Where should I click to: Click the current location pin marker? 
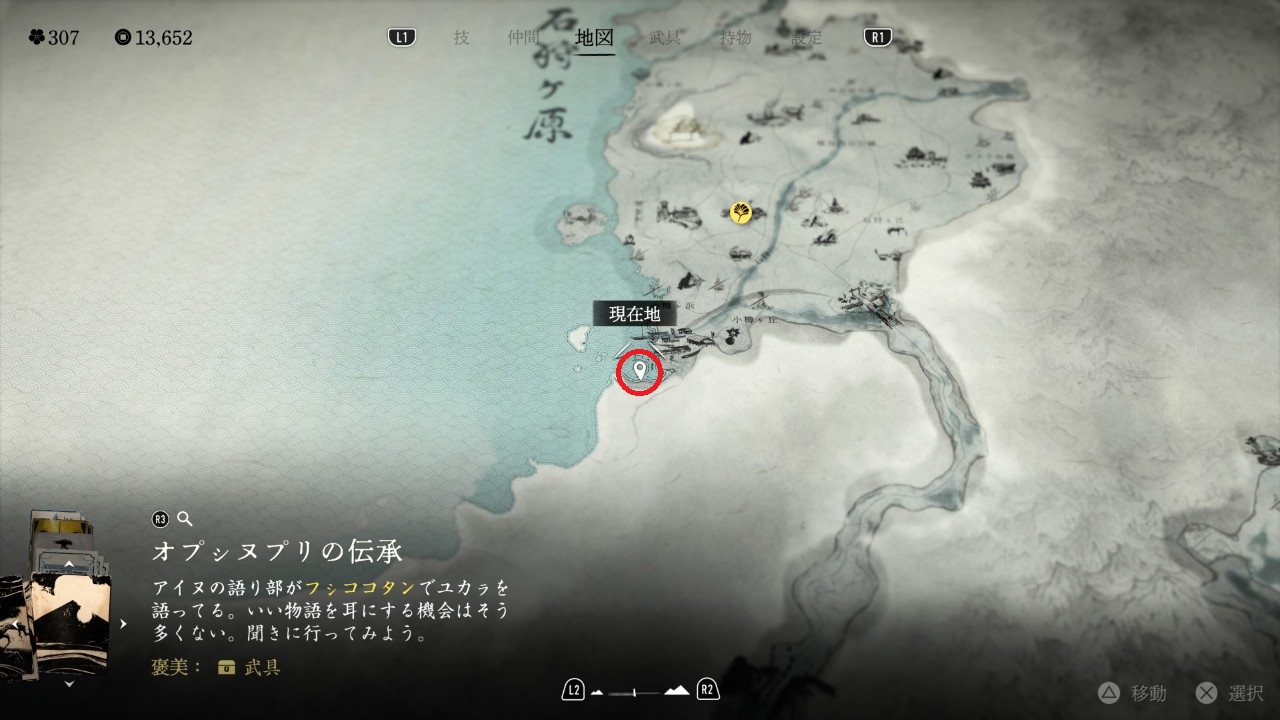click(640, 373)
